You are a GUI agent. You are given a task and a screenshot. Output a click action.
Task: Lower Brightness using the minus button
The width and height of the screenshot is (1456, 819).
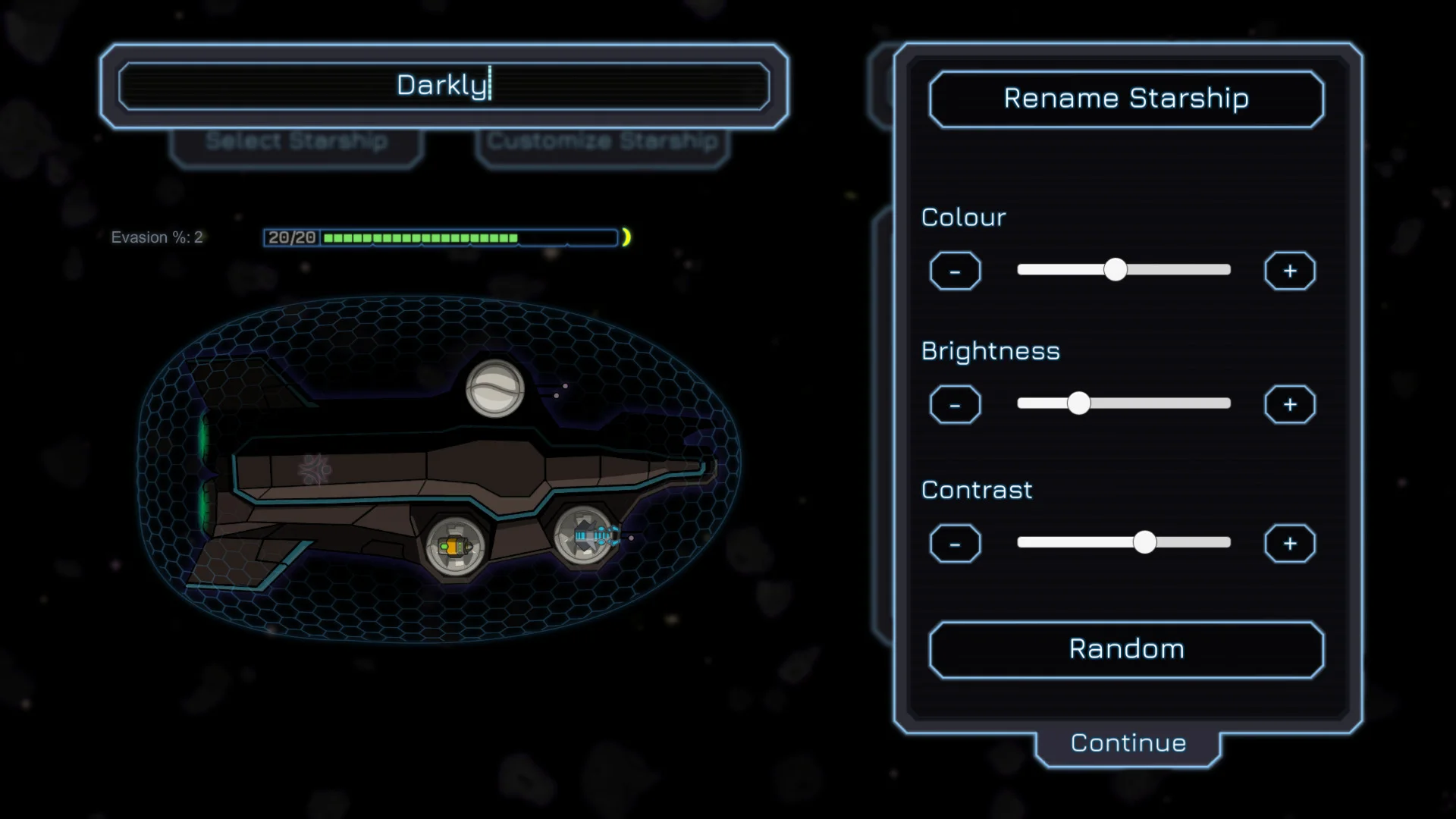[x=955, y=405]
